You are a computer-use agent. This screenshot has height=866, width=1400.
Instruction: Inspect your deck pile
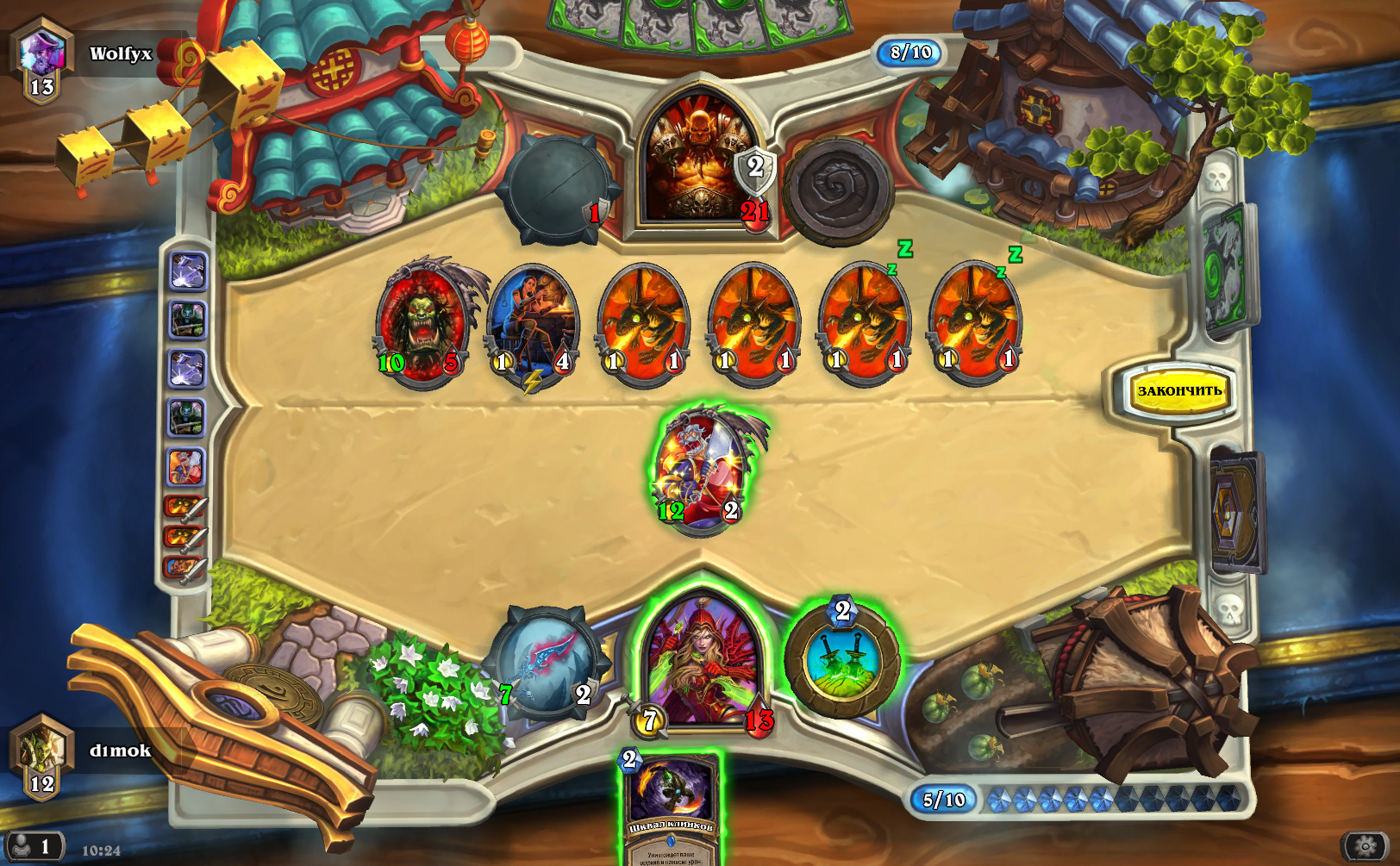[x=1238, y=510]
